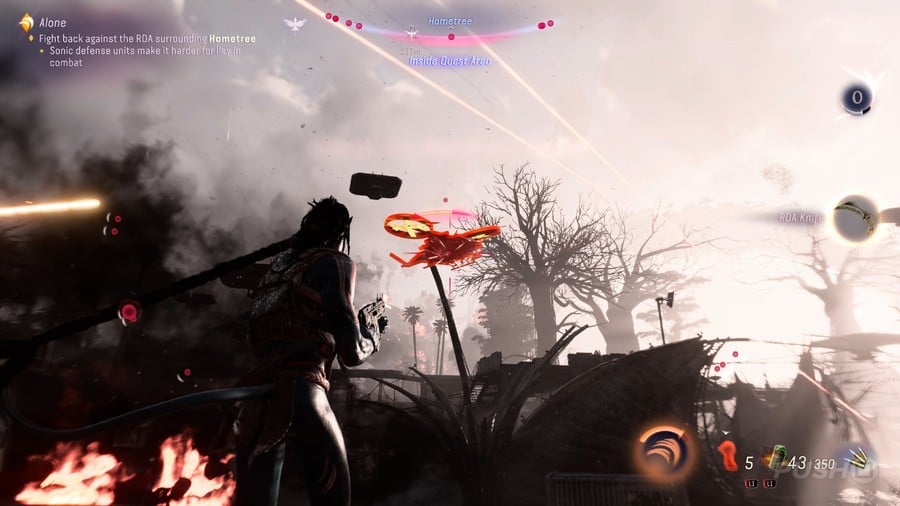Choose the green grenade icon
The width and height of the screenshot is (900, 506).
pyautogui.click(x=773, y=459)
